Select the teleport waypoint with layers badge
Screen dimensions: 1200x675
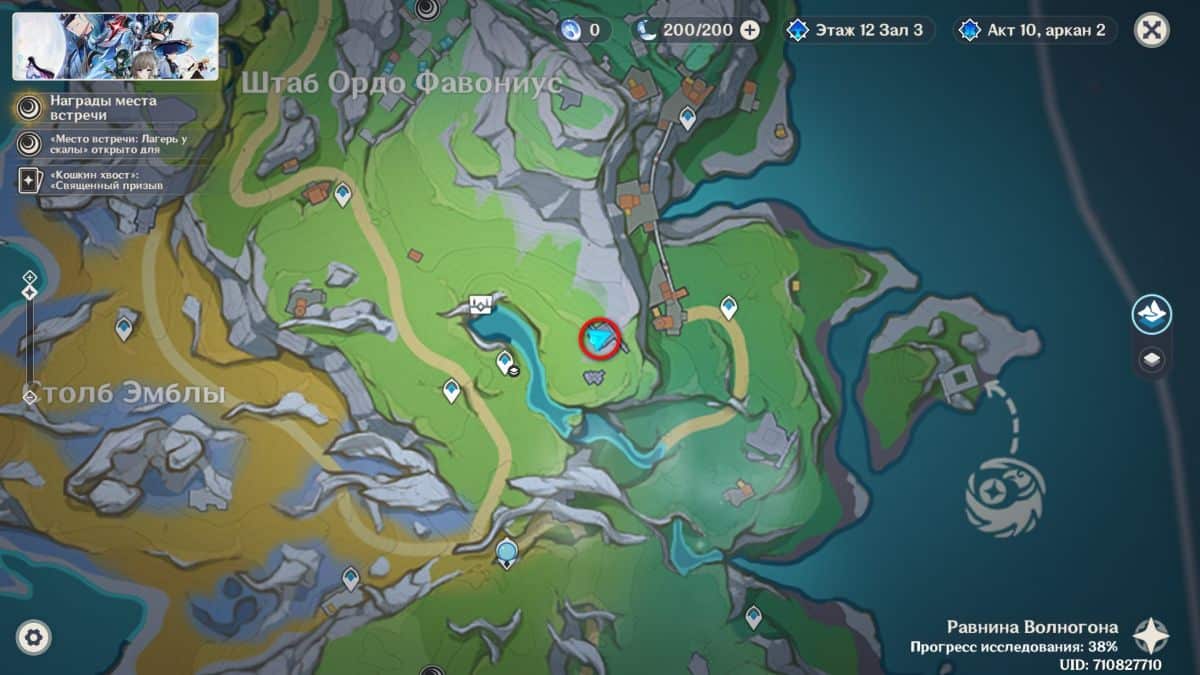coord(506,362)
